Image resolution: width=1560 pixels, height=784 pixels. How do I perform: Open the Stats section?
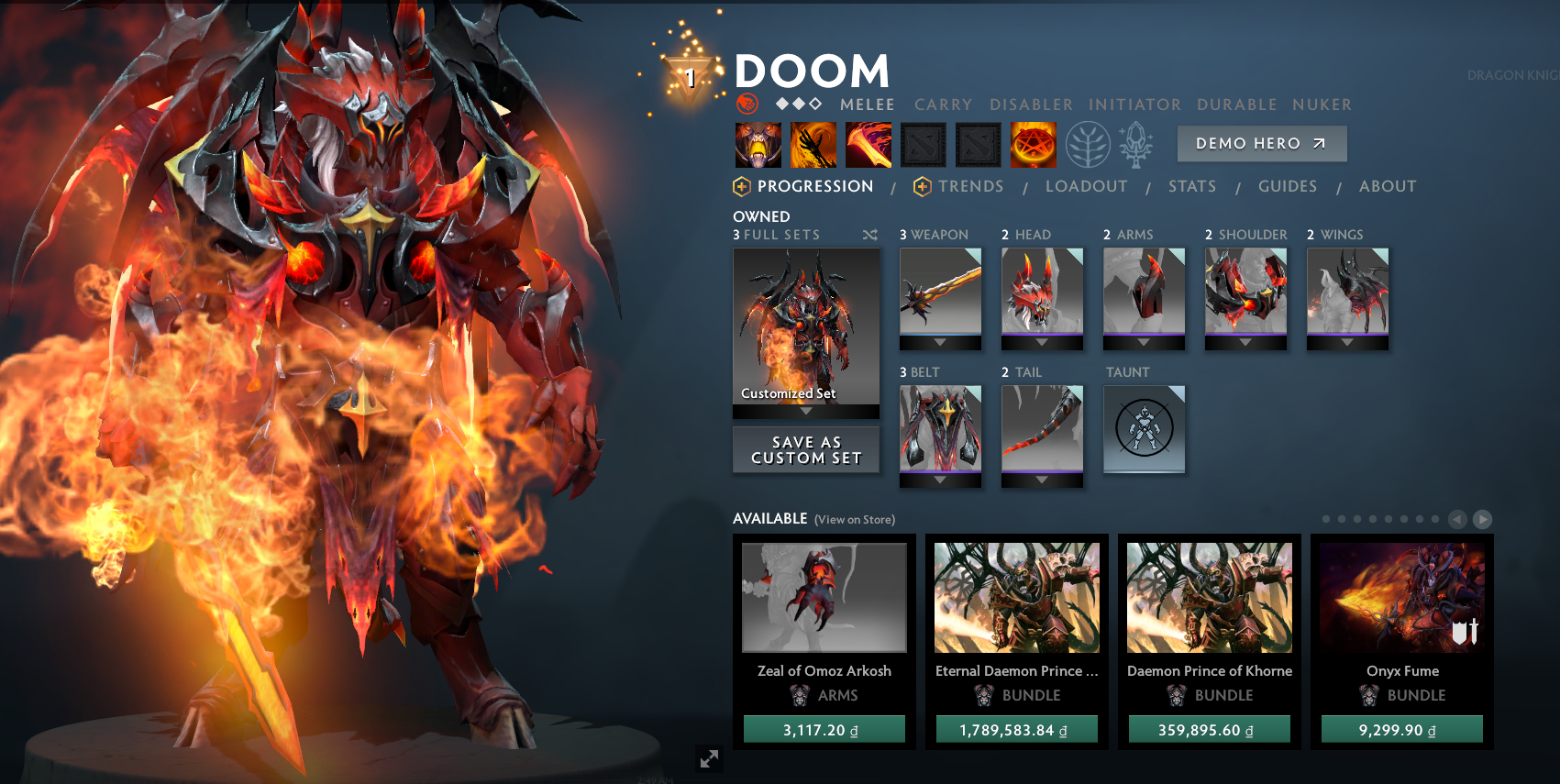1192,186
